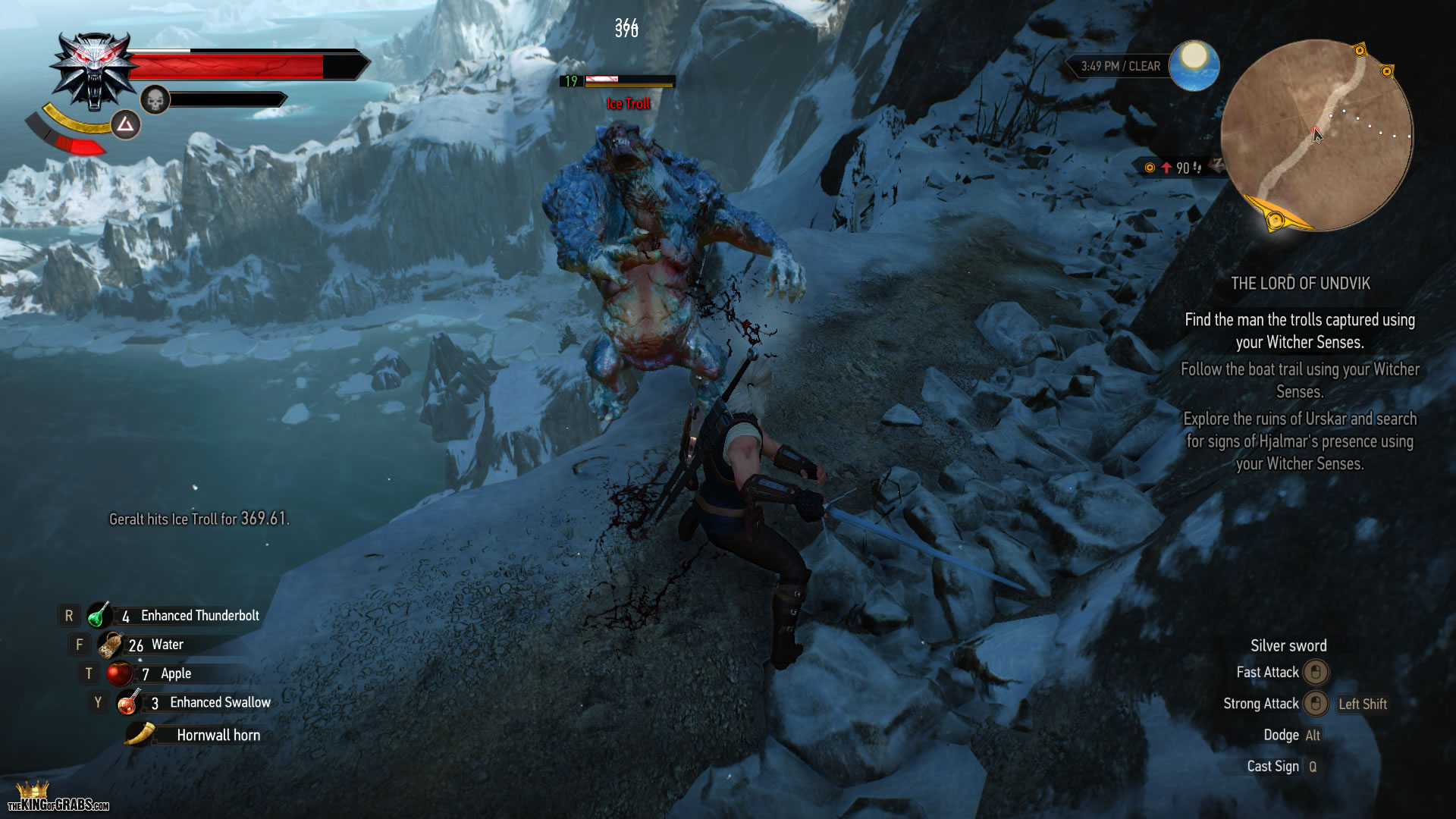Click the skull toxicity icon
The width and height of the screenshot is (1456, 819).
[x=155, y=99]
